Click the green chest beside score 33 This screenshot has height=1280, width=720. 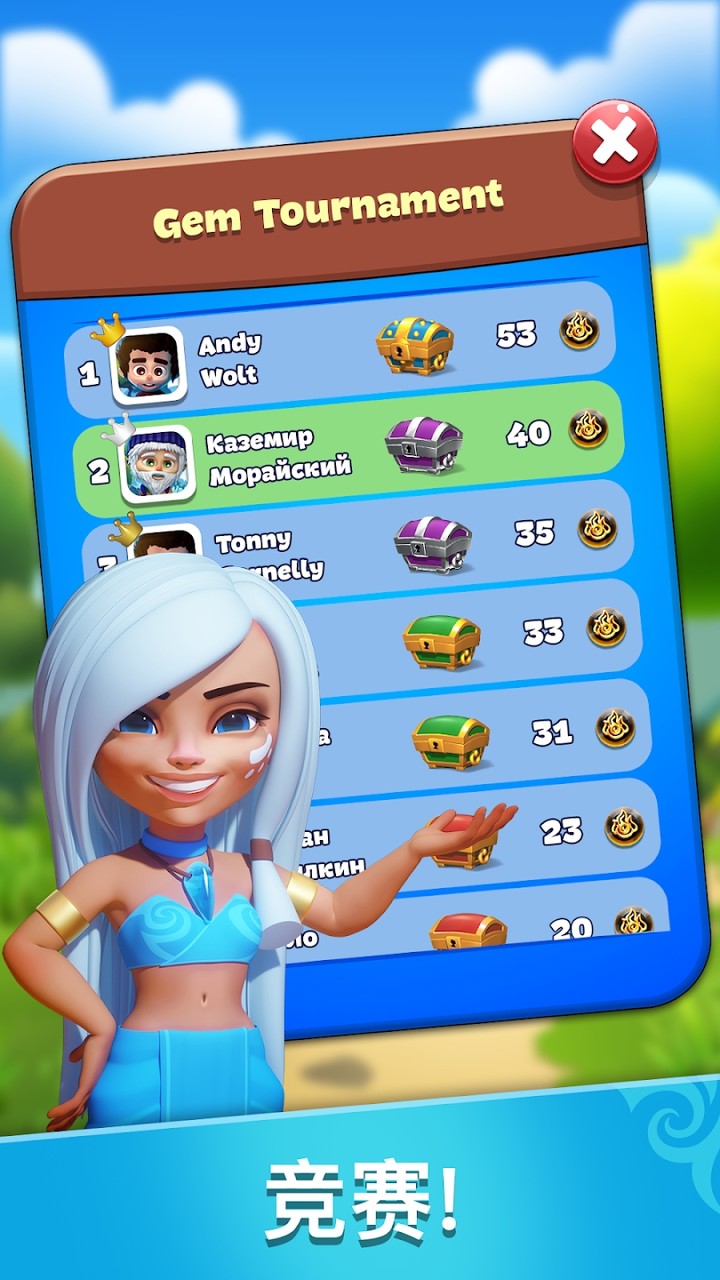(x=441, y=641)
